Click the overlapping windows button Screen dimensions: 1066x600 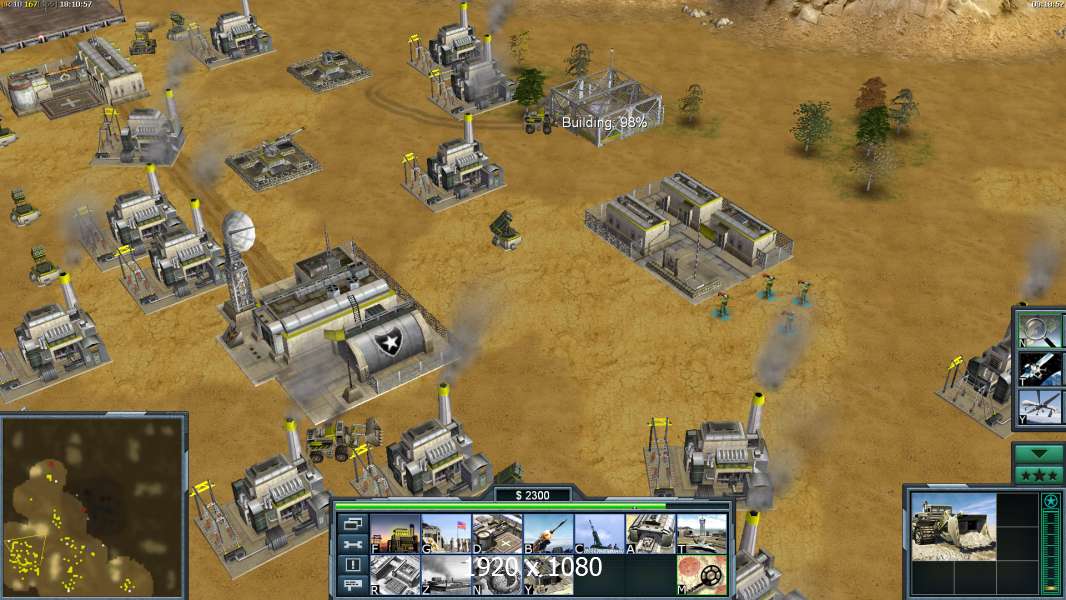click(x=351, y=524)
